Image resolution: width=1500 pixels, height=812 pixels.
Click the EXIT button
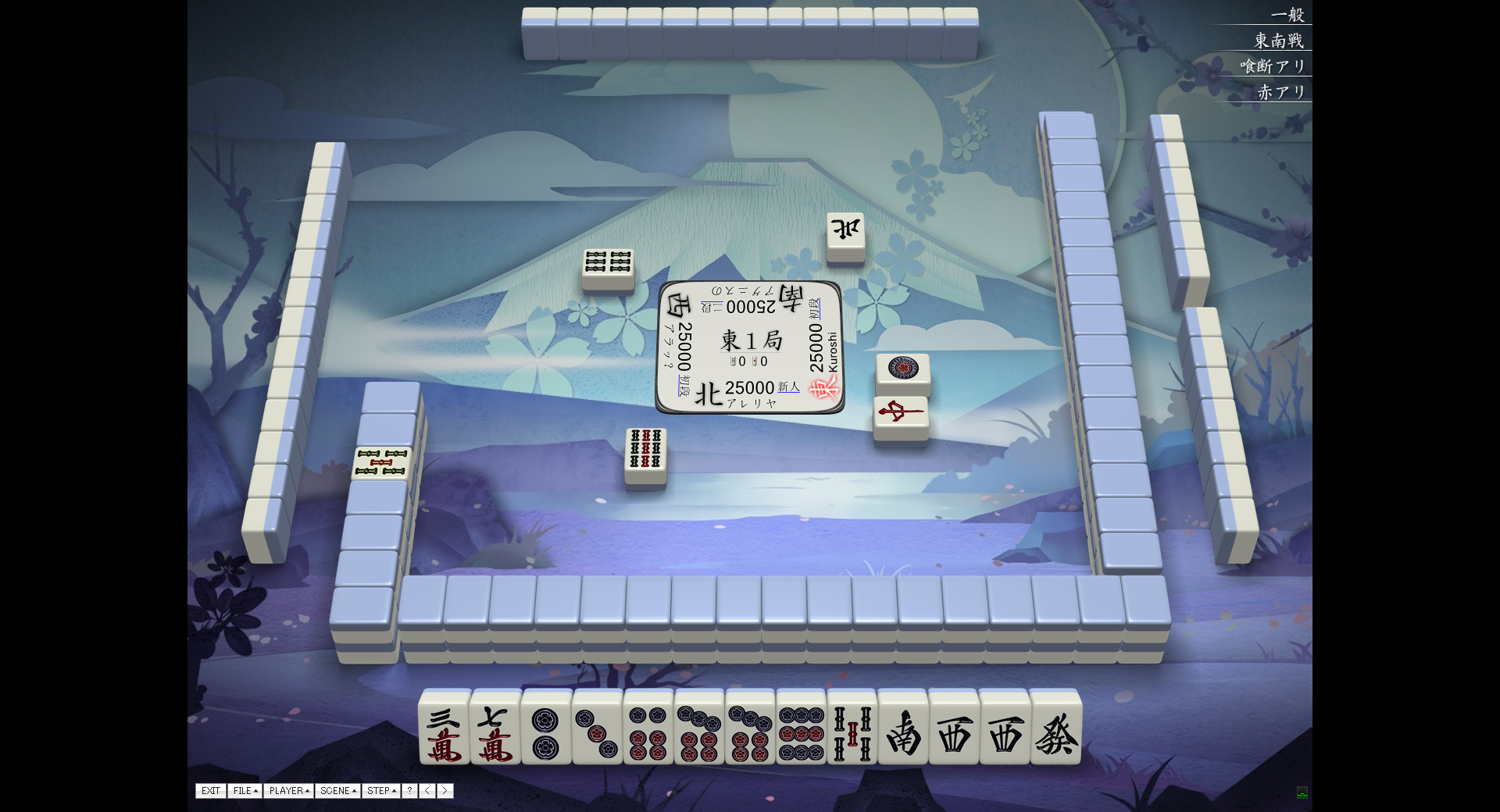point(211,791)
